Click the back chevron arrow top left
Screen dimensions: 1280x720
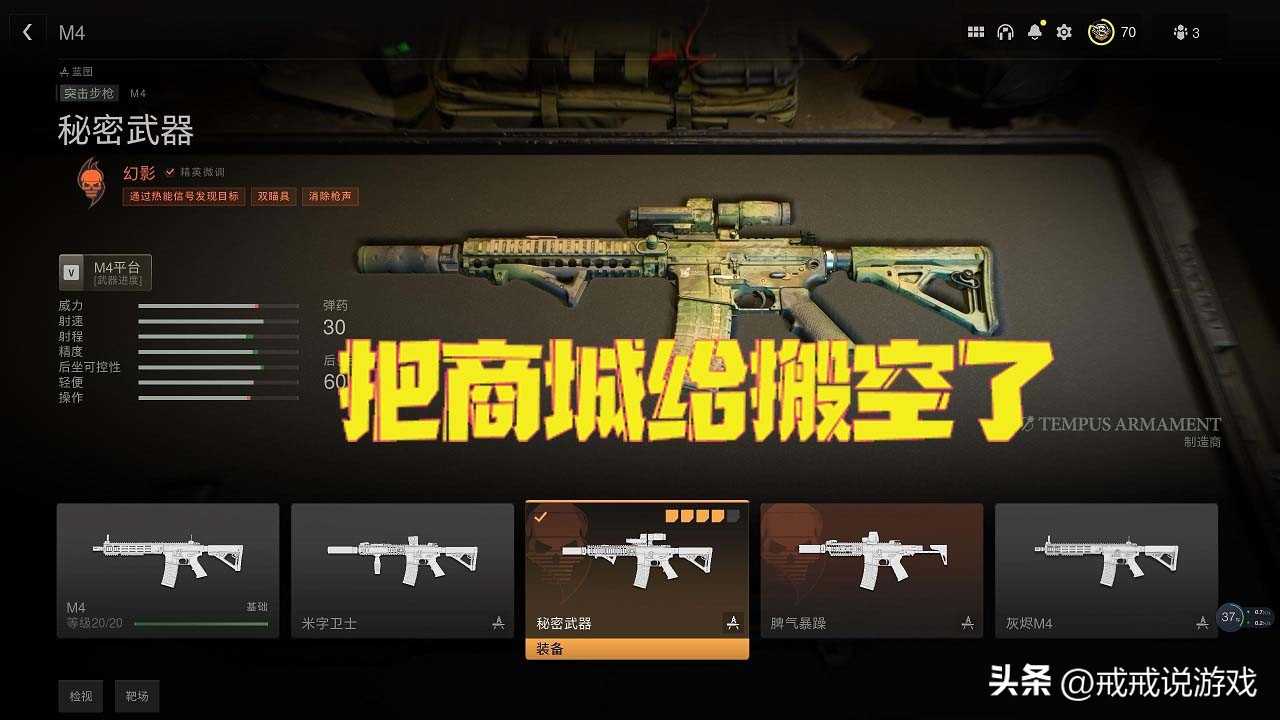point(27,31)
